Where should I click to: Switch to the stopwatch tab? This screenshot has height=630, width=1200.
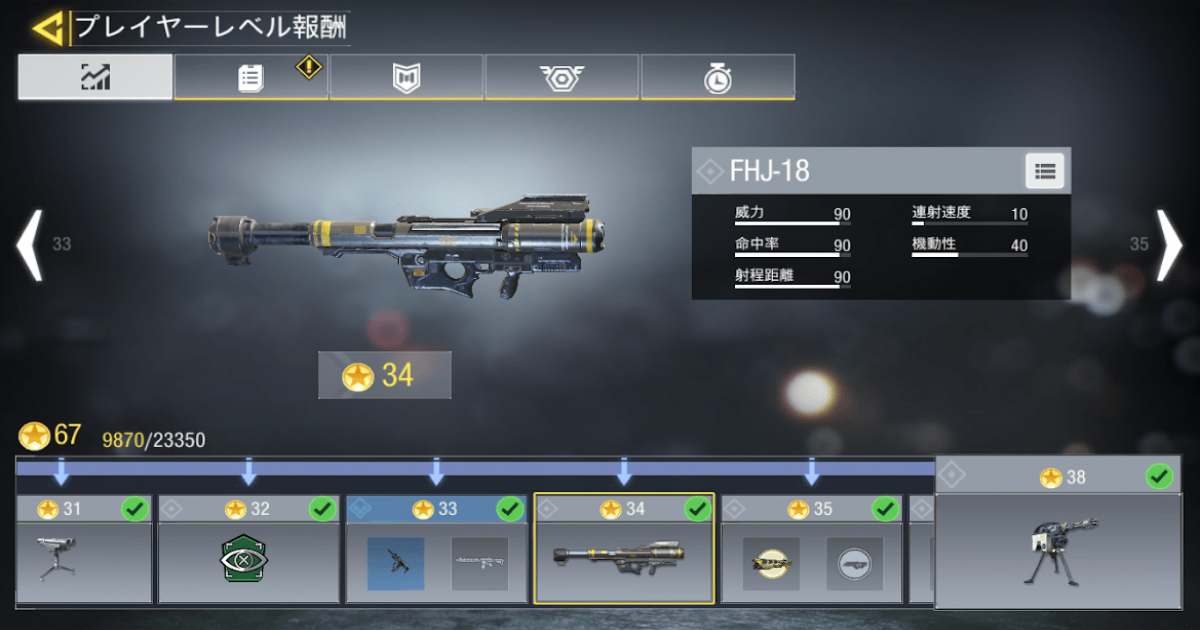click(717, 78)
